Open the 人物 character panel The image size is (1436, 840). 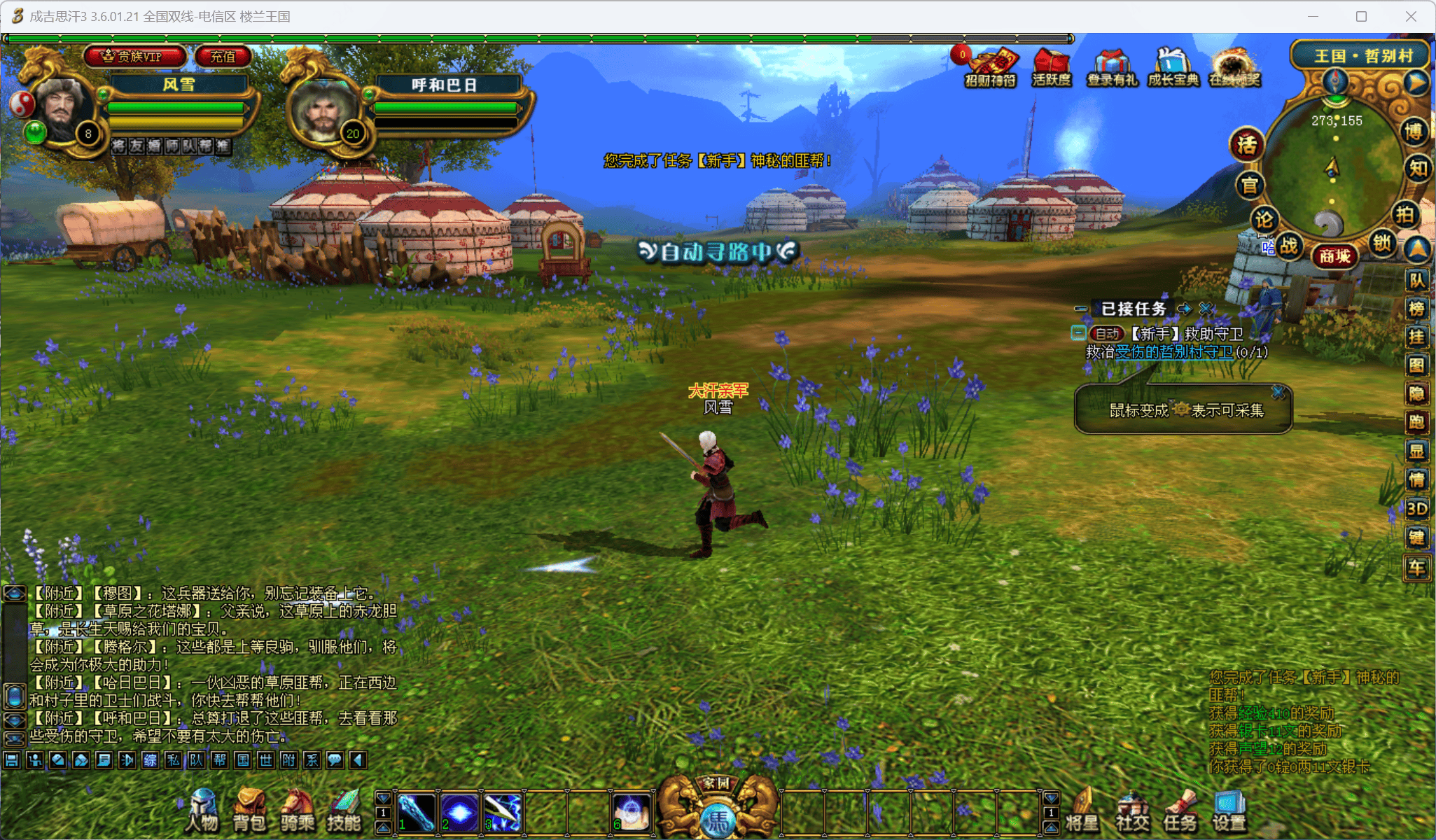(x=202, y=811)
